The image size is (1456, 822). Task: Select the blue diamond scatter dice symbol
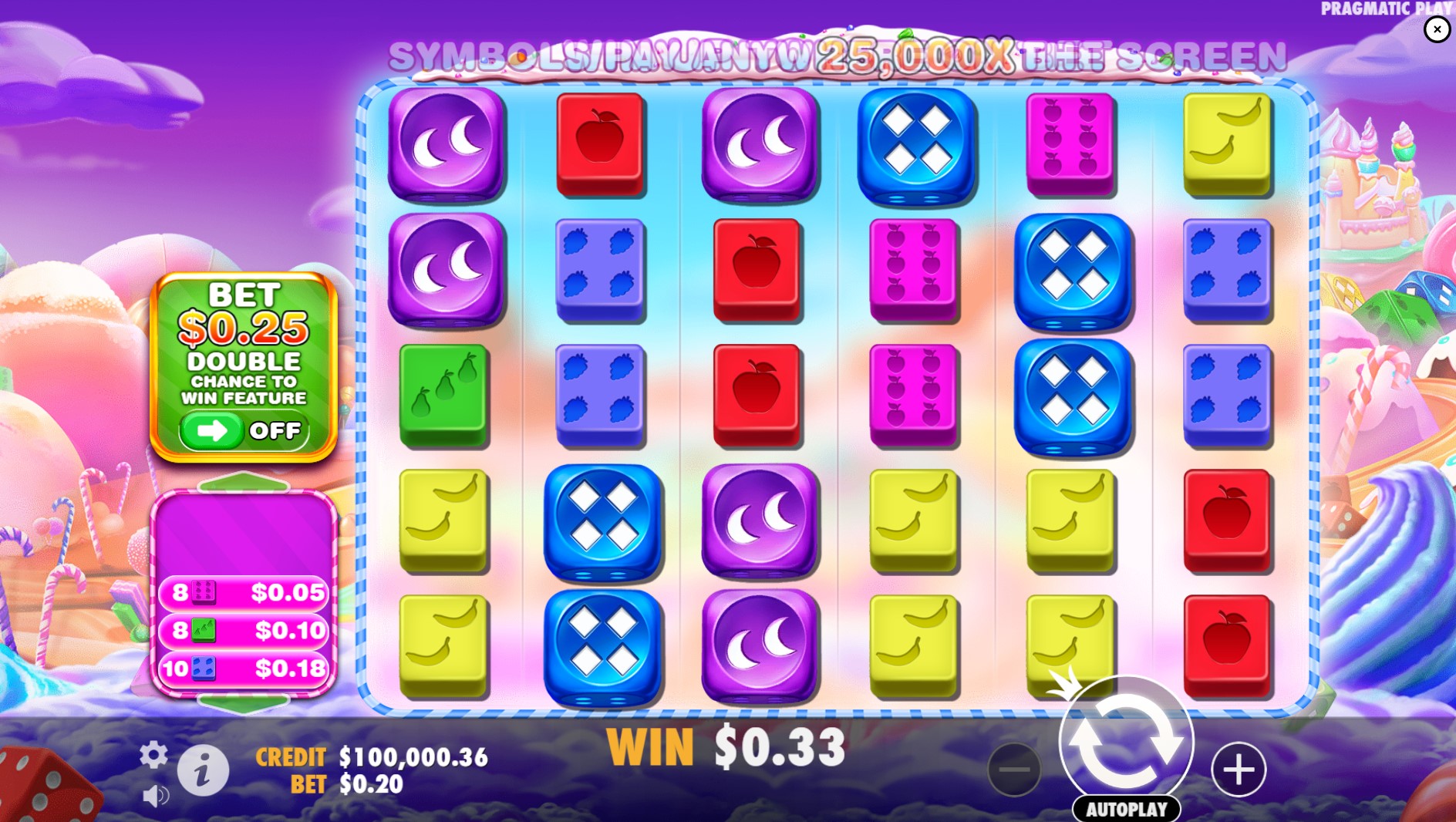pos(915,141)
